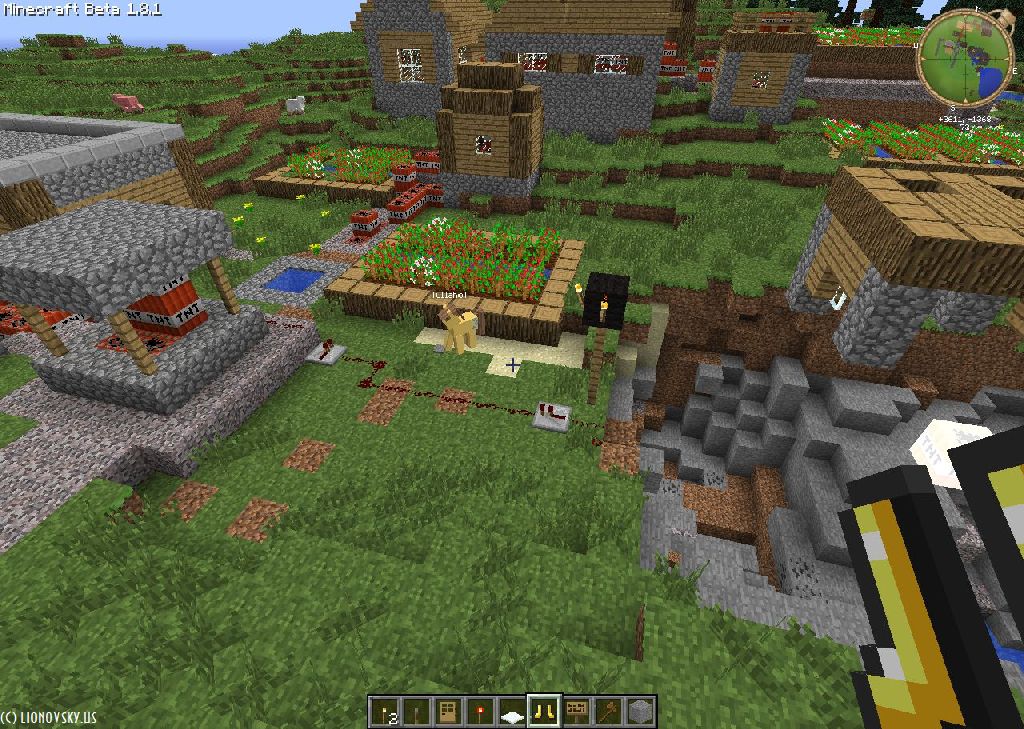Select the torch stack in the hotbar

(383, 711)
